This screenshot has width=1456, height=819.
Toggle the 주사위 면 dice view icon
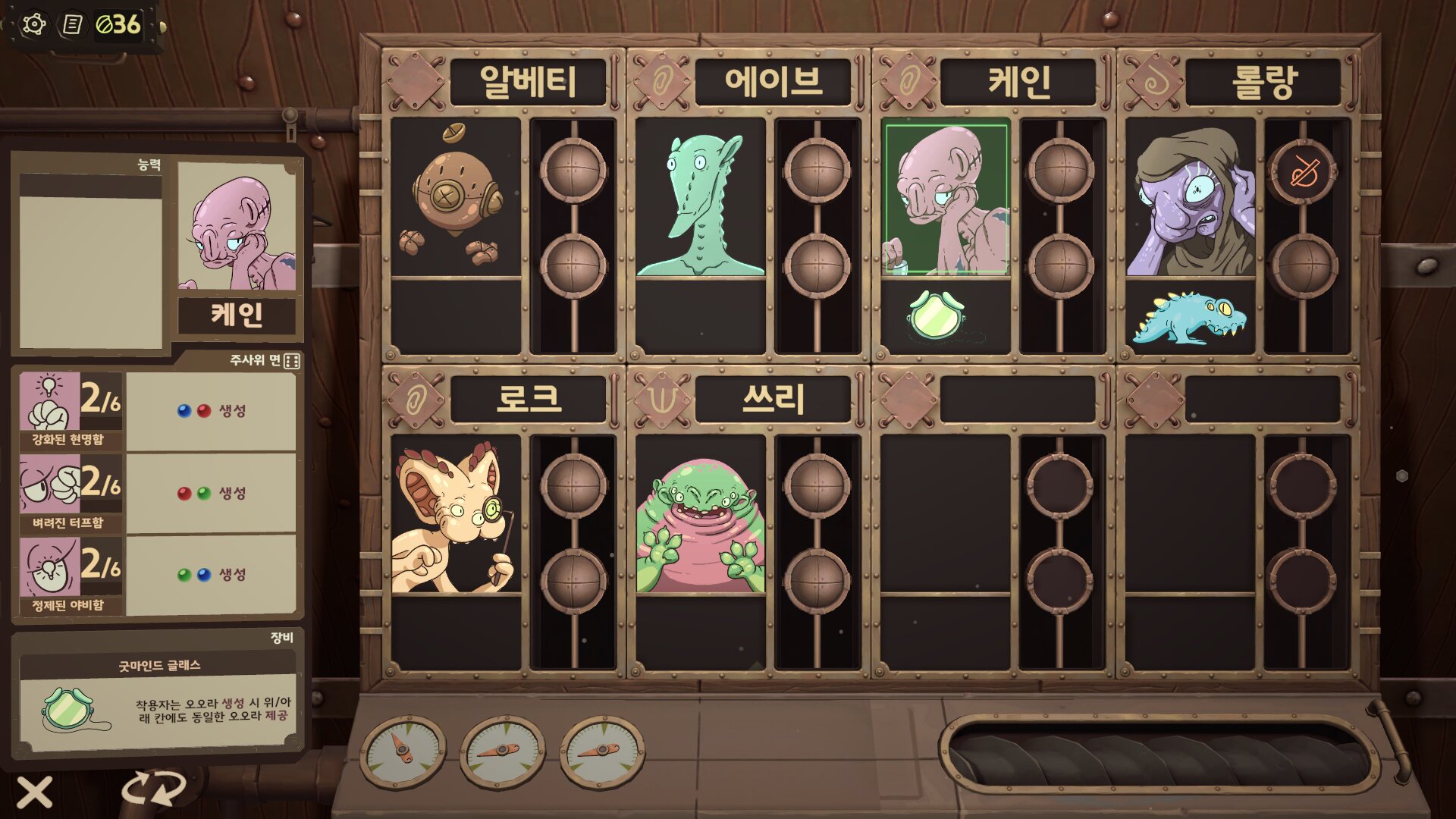[292, 361]
